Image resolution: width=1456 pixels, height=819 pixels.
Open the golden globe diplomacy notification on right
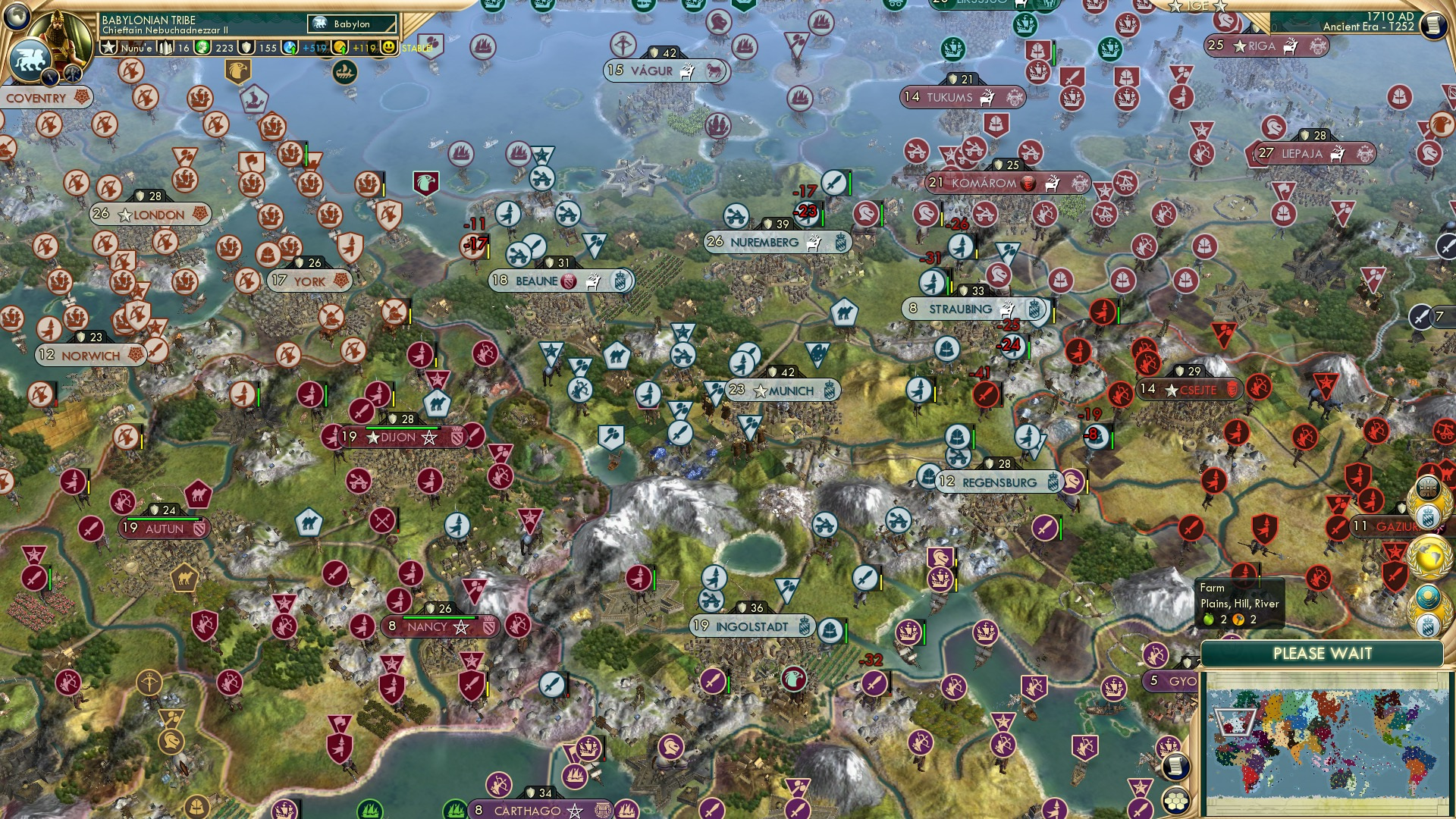[1428, 557]
